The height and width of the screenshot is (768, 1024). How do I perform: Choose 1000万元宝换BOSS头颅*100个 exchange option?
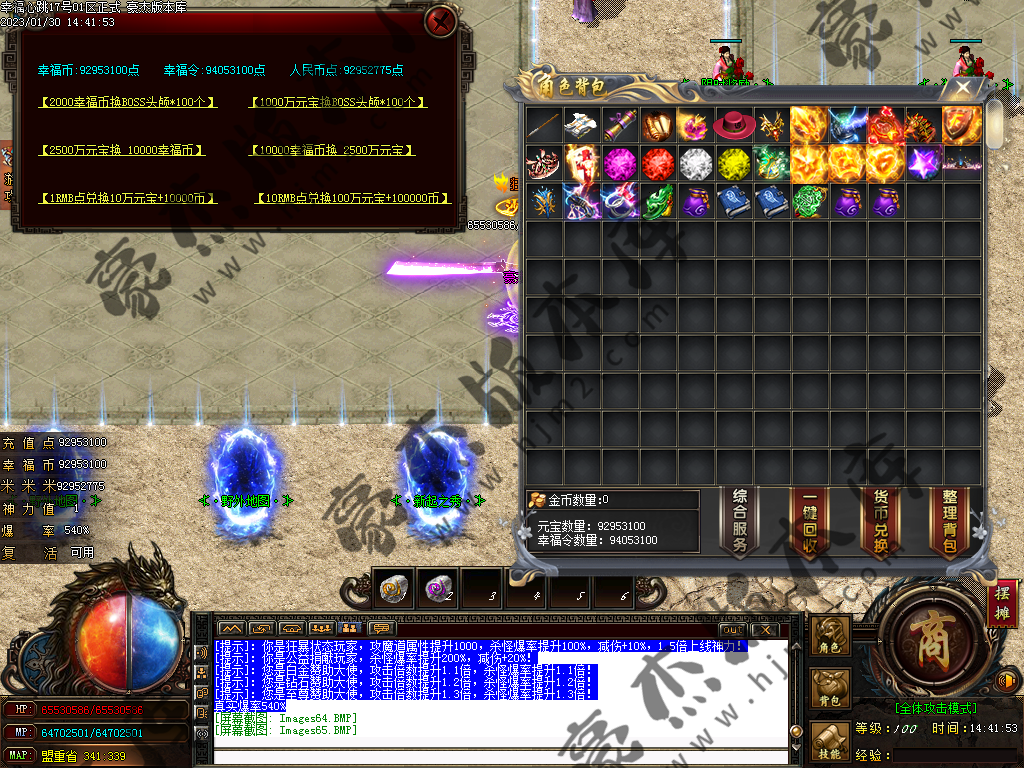tap(337, 102)
